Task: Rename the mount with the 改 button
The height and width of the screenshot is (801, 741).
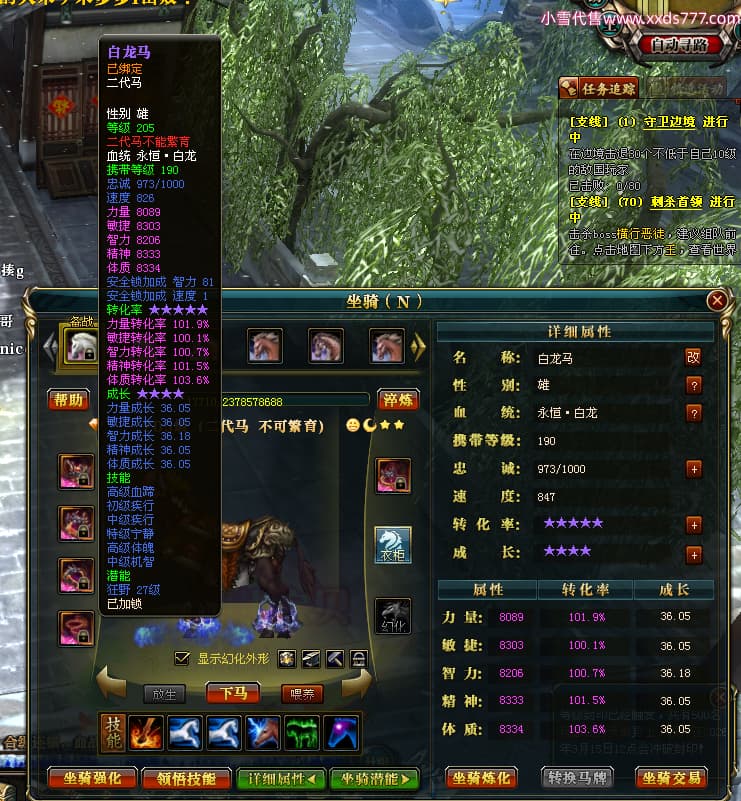Action: 693,356
